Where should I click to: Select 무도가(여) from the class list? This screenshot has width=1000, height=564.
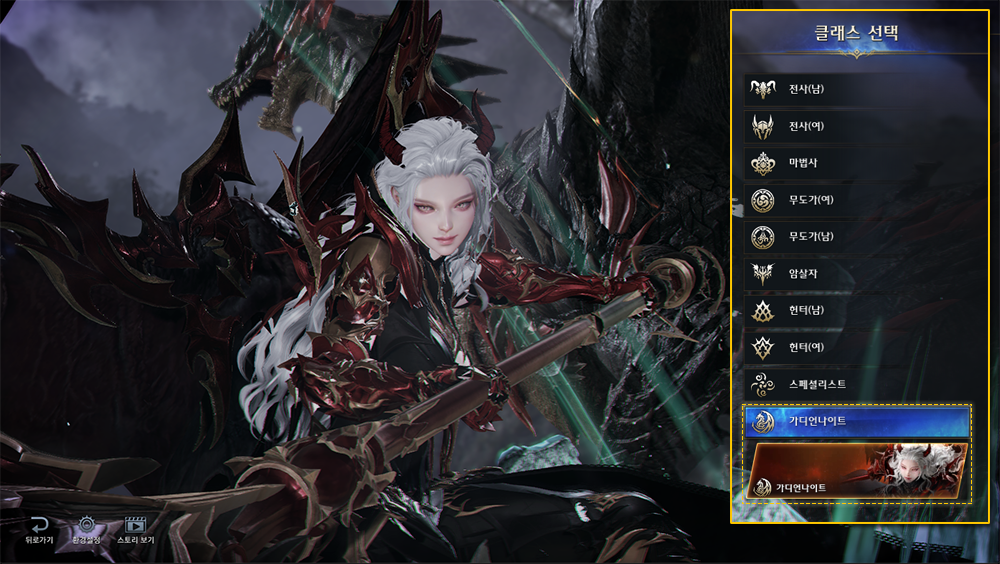(x=855, y=200)
